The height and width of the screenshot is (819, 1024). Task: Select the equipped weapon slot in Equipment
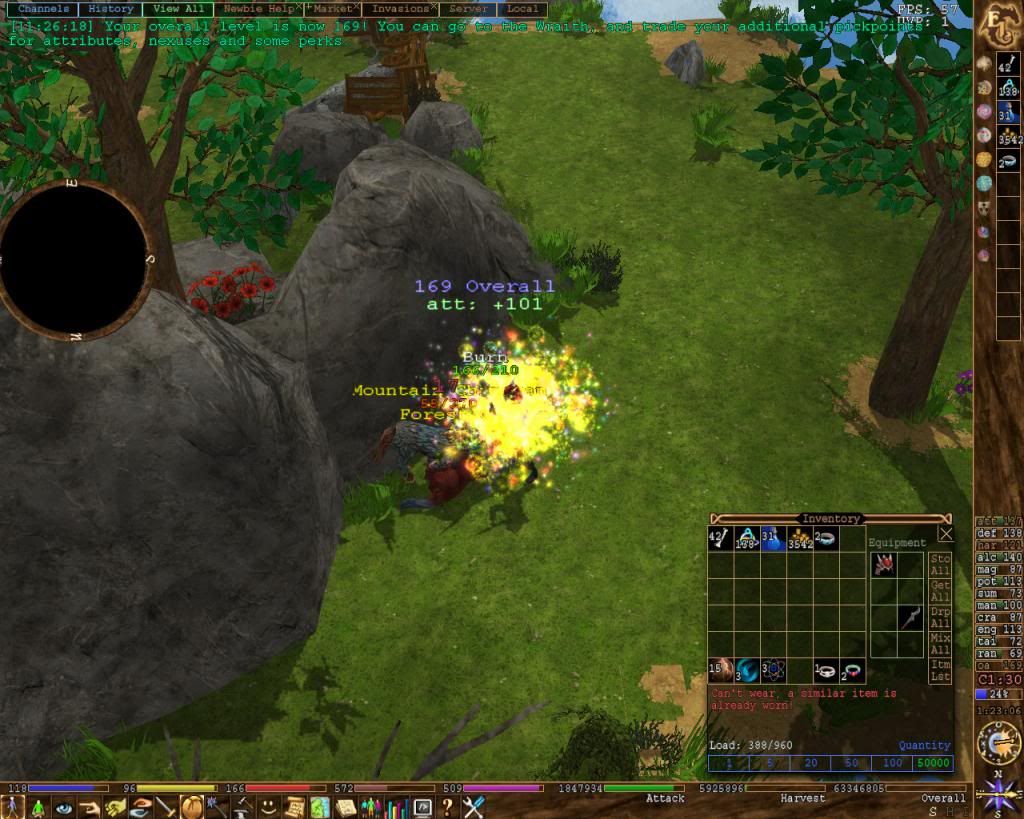click(x=908, y=618)
